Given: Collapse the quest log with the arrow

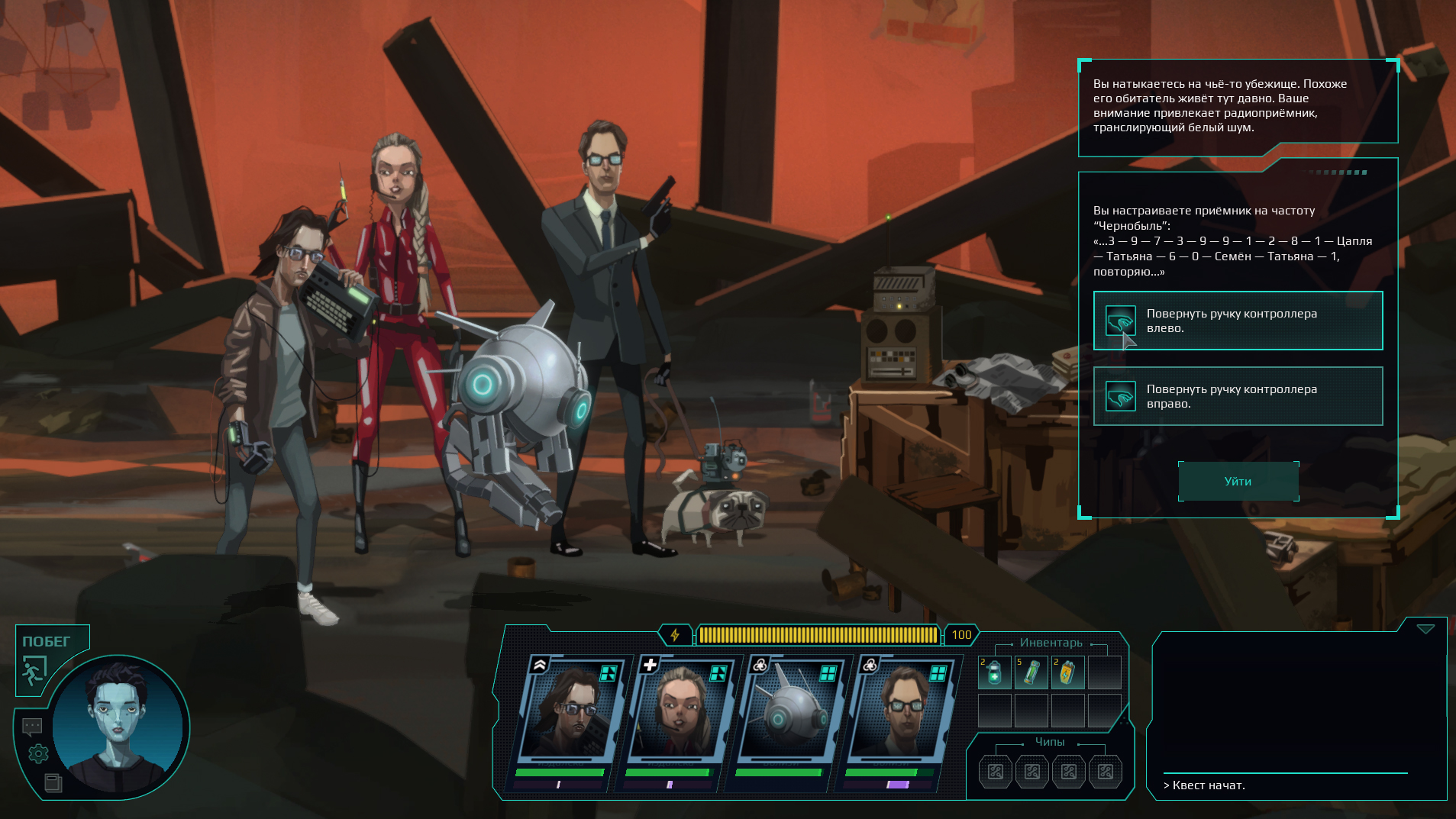Looking at the screenshot, I should tap(1425, 629).
